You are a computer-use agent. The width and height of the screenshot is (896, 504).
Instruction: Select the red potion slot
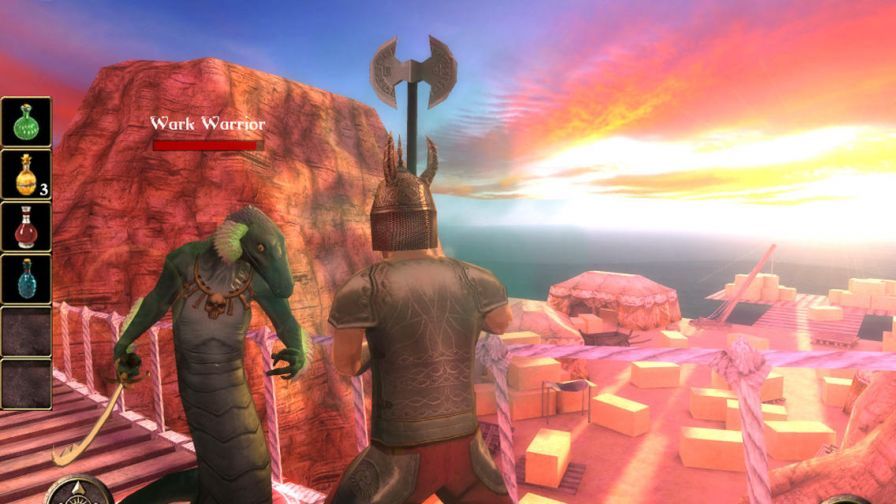(x=26, y=227)
